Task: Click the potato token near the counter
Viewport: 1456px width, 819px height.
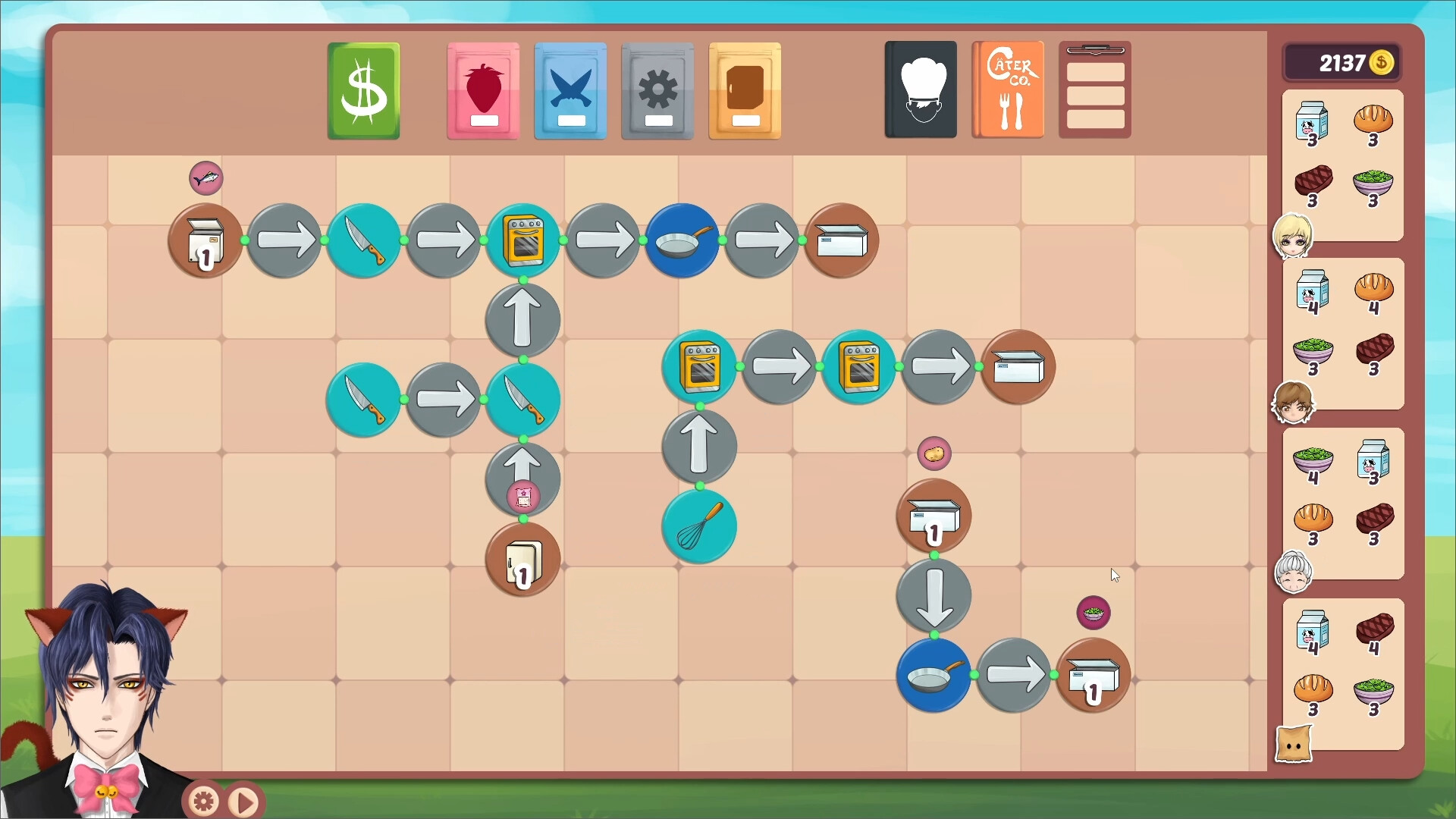Action: click(934, 453)
